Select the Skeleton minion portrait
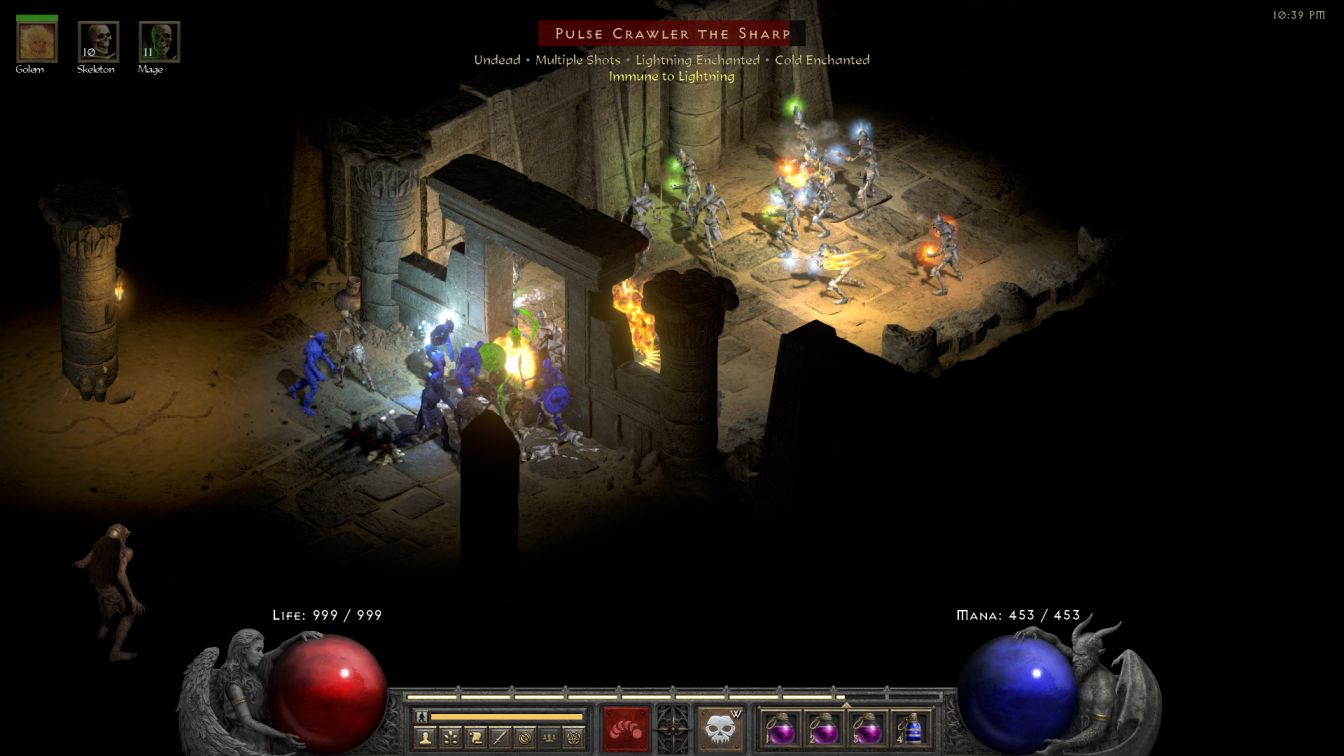This screenshot has height=756, width=1344. point(98,42)
